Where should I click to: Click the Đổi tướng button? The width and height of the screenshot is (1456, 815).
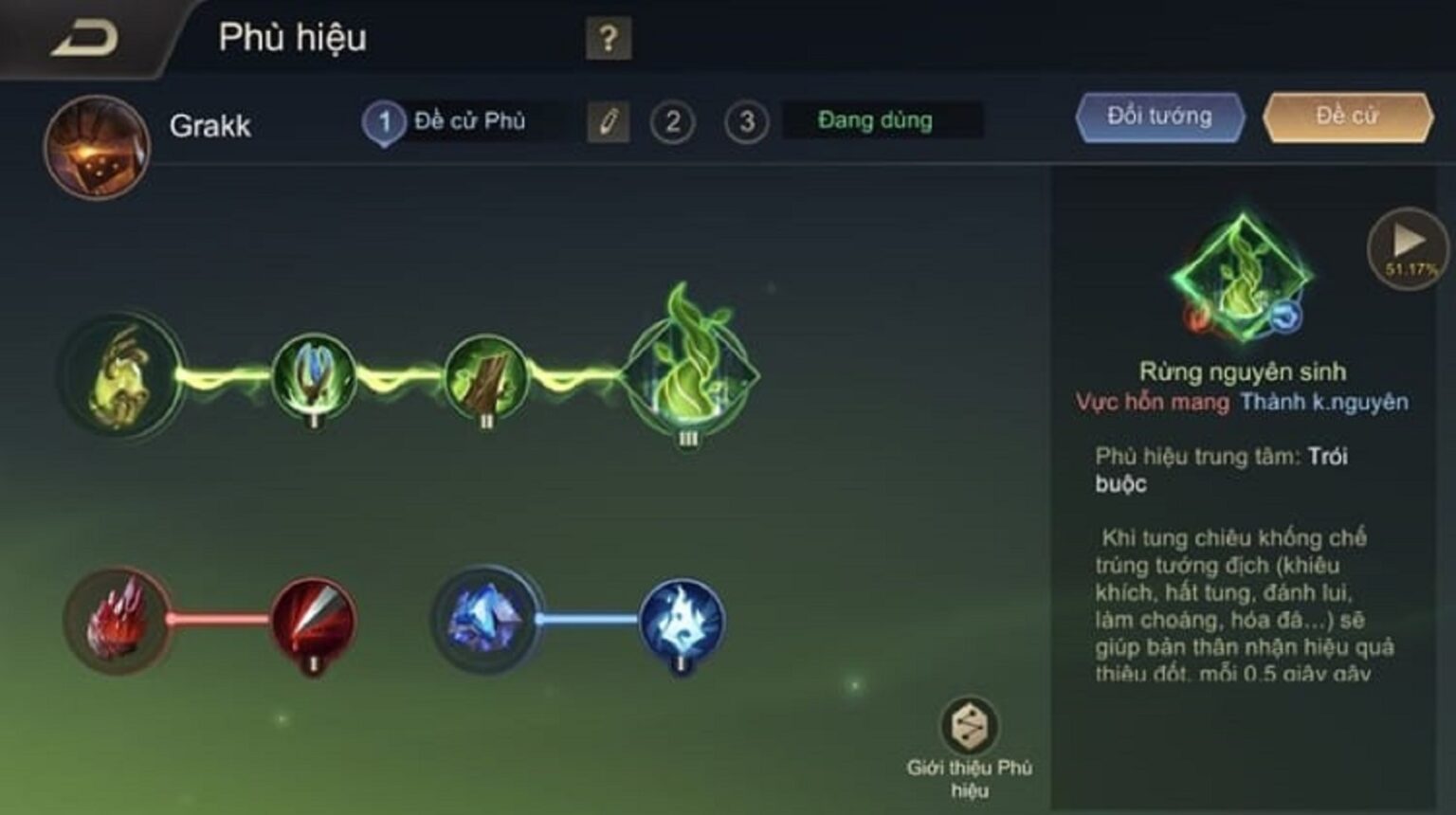(1158, 116)
